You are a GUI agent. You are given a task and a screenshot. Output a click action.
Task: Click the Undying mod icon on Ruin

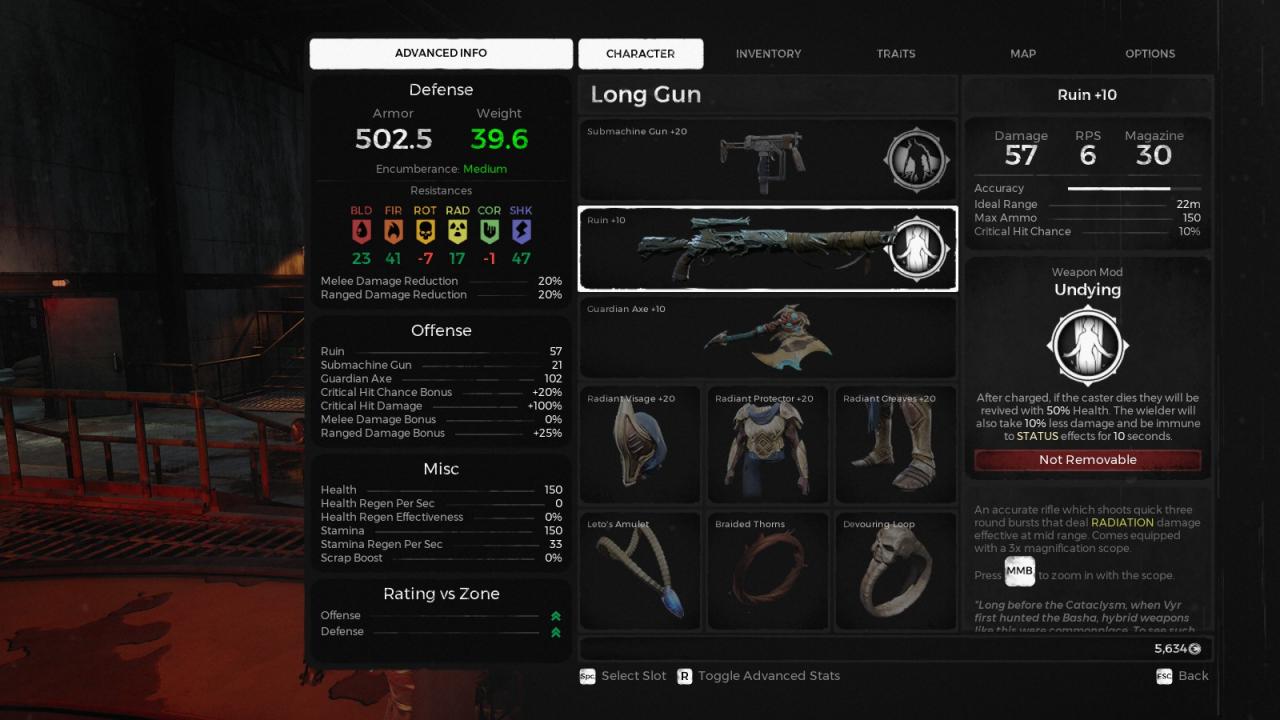[x=917, y=249]
